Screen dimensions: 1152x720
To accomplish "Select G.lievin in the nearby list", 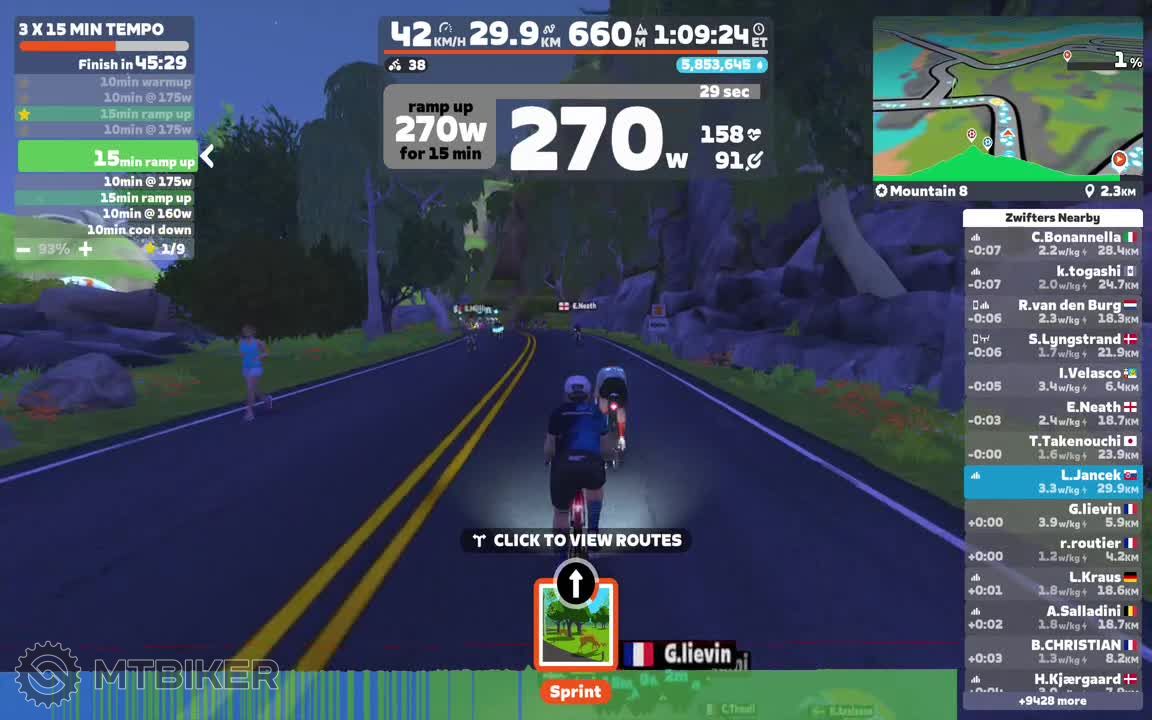I will pos(1052,516).
